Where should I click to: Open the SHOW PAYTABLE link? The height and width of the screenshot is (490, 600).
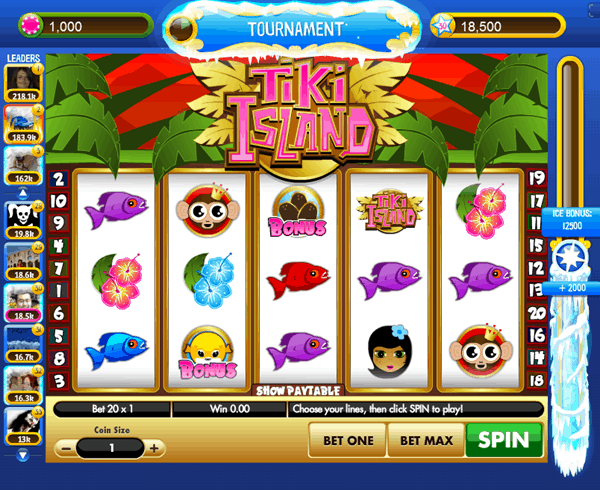299,390
